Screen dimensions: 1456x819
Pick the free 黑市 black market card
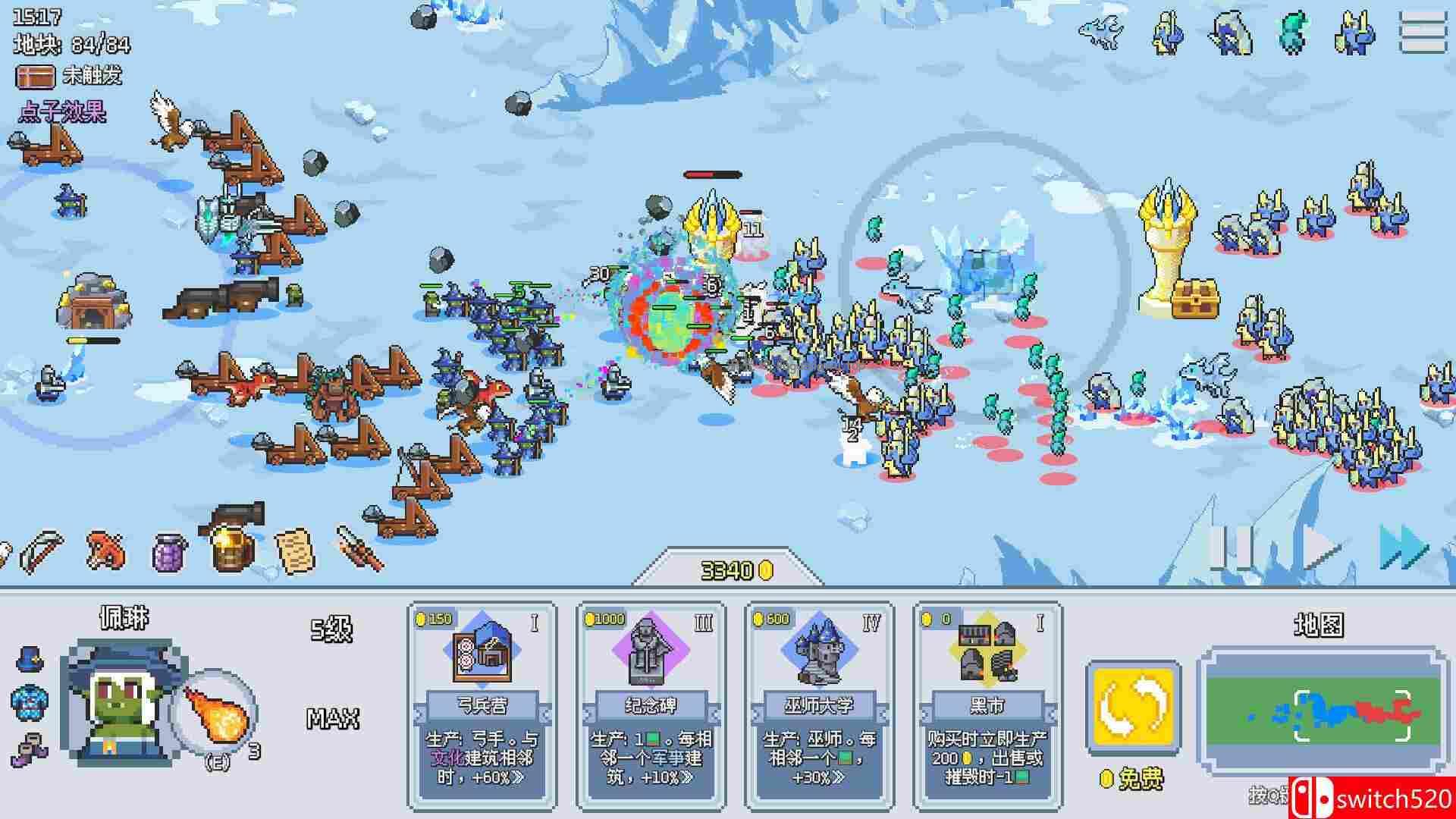[987, 705]
